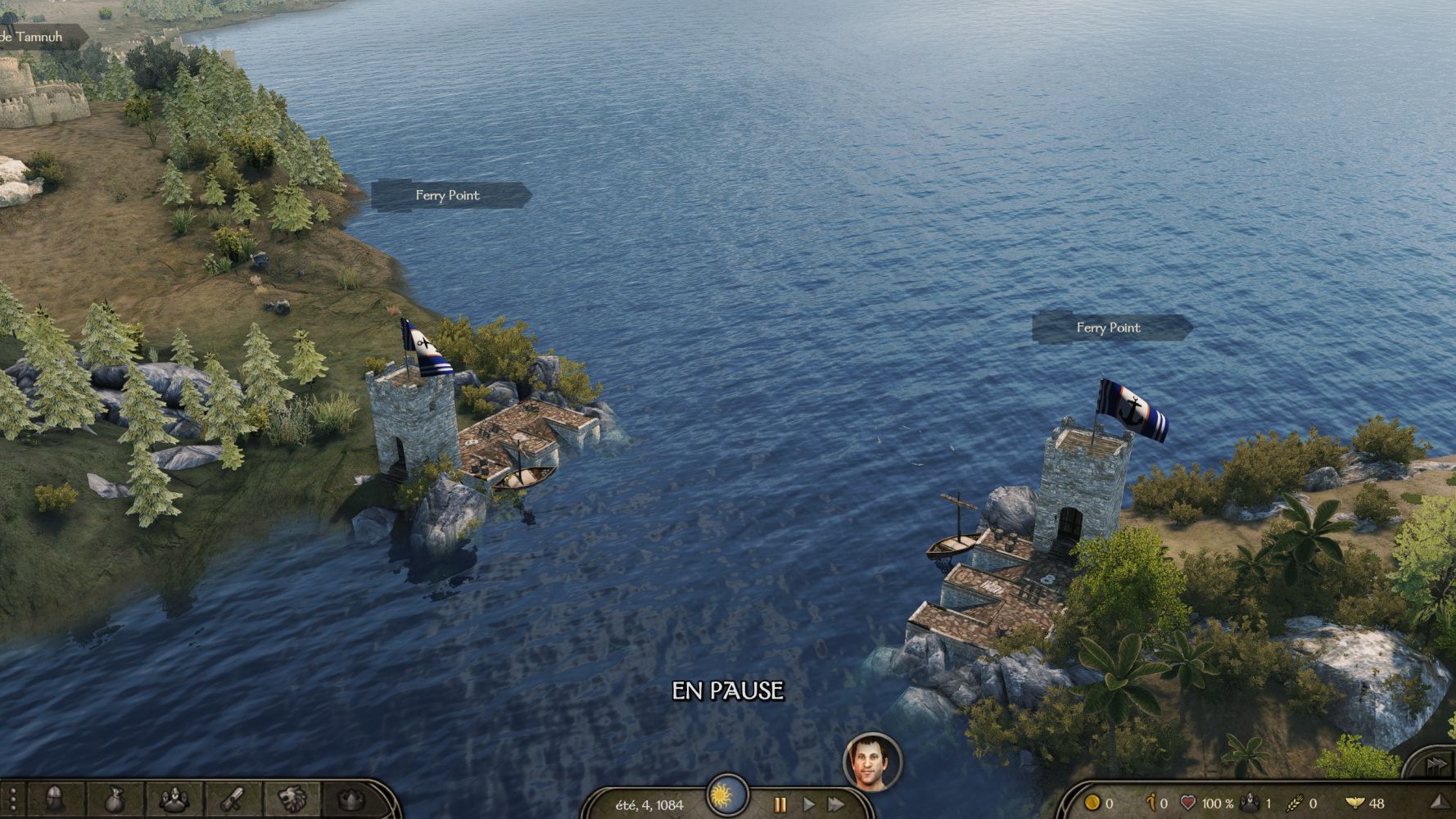
Task: Open the kingdom crown icon
Action: [351, 799]
